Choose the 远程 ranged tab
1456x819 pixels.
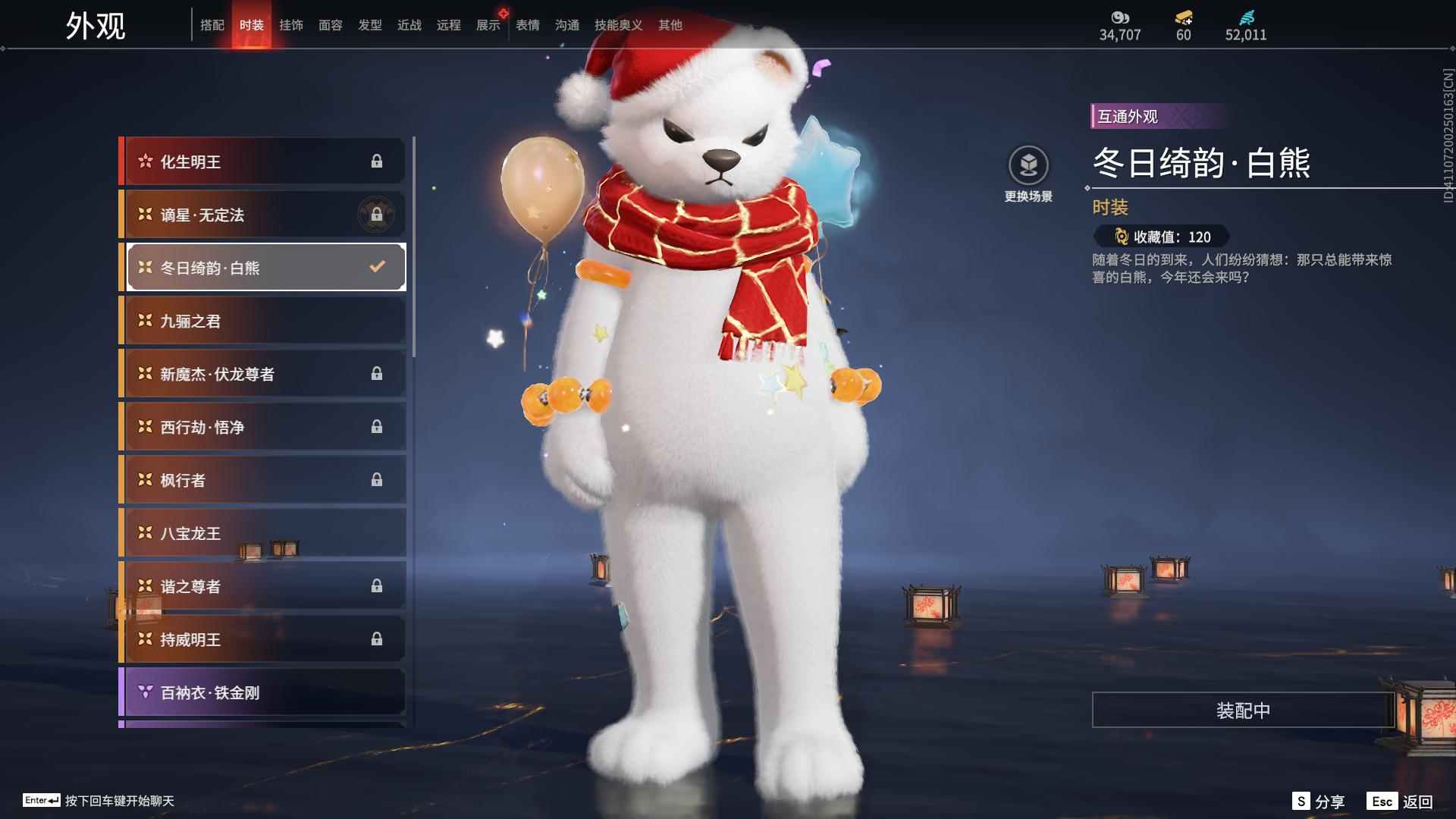click(x=449, y=25)
